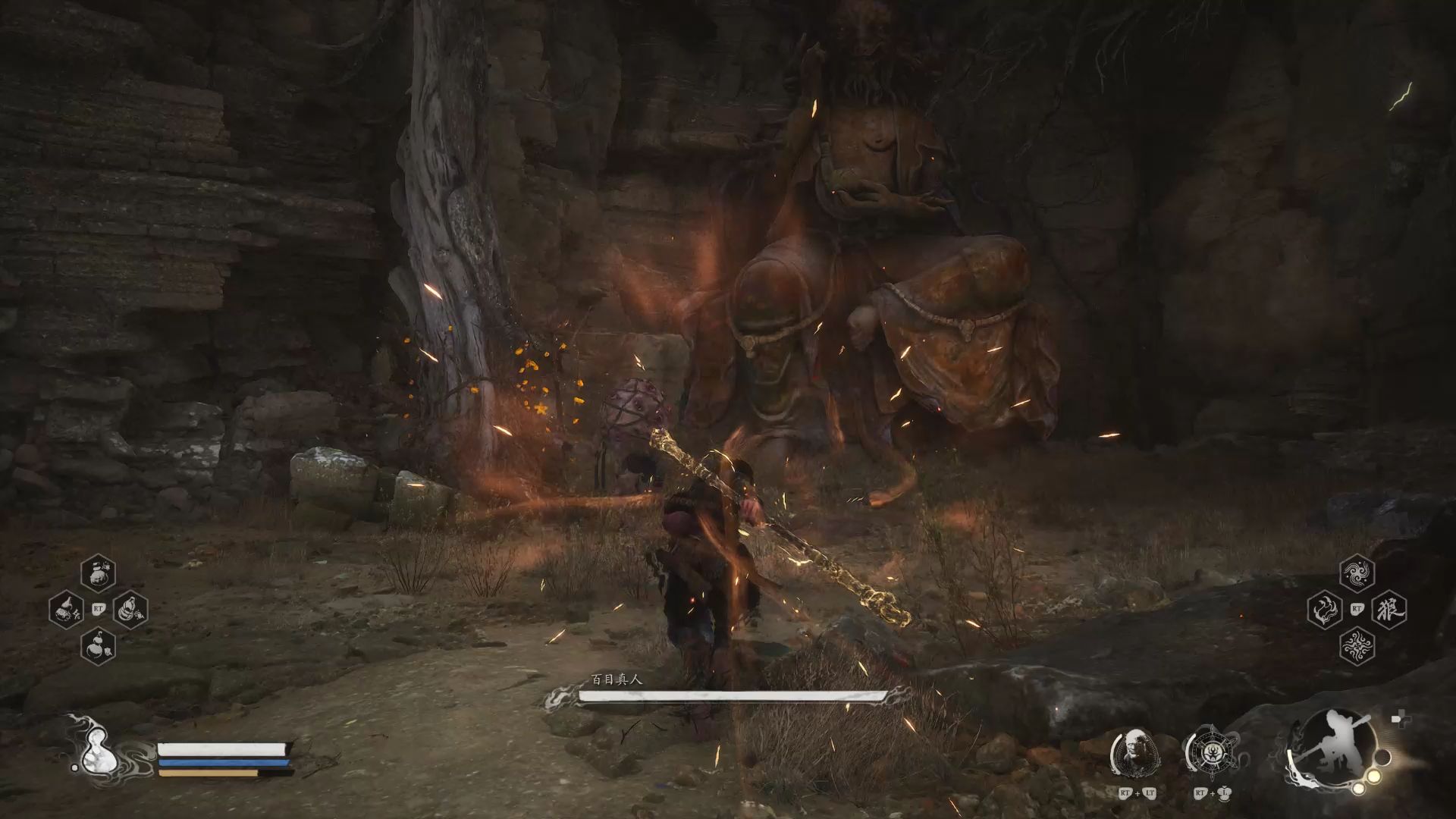Activate the compass-shaped vessel icon
This screenshot has width=1456, height=819.
click(1210, 753)
